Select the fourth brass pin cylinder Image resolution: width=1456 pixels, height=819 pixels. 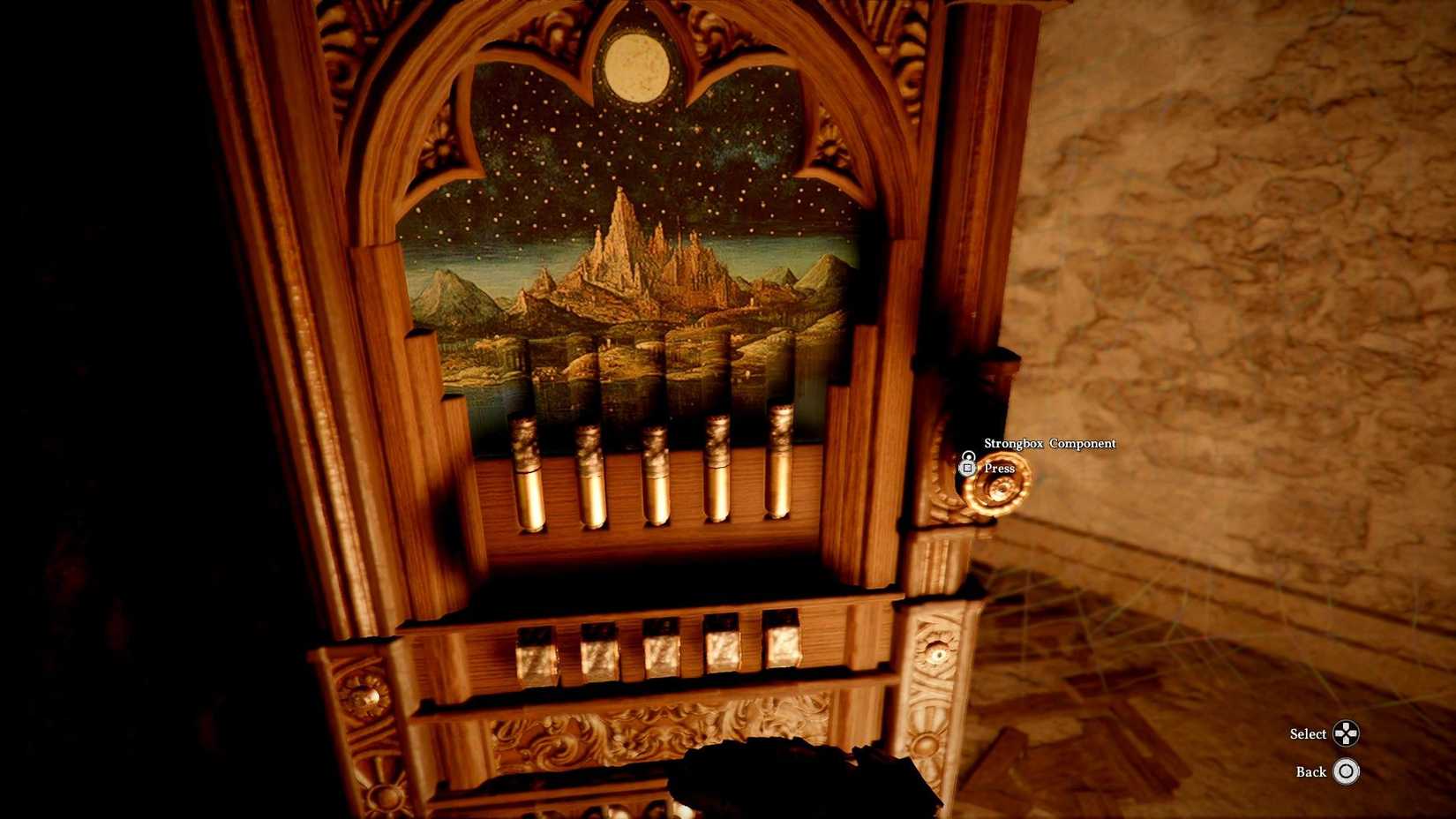[x=719, y=468]
